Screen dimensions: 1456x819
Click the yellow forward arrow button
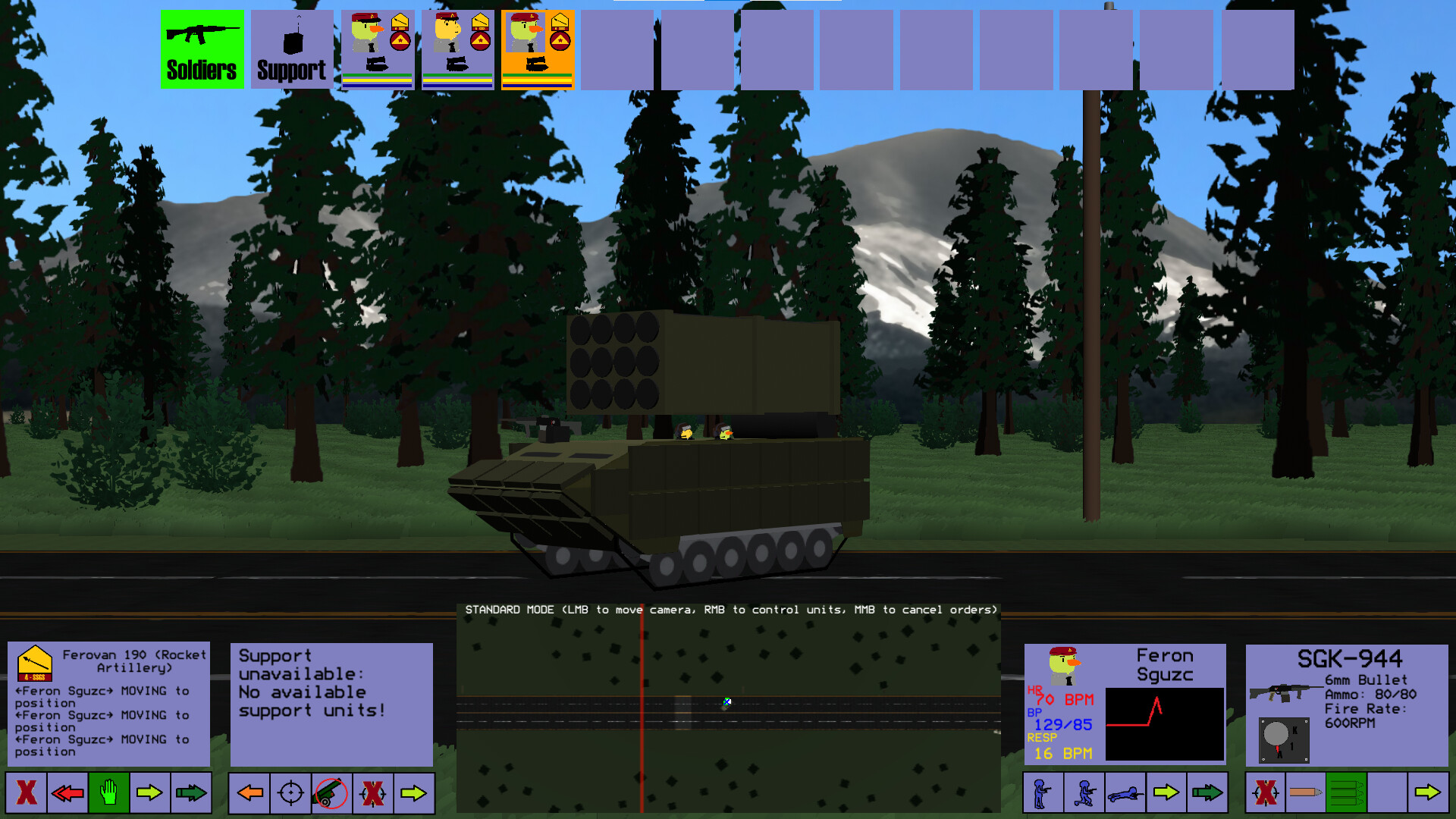coord(150,793)
